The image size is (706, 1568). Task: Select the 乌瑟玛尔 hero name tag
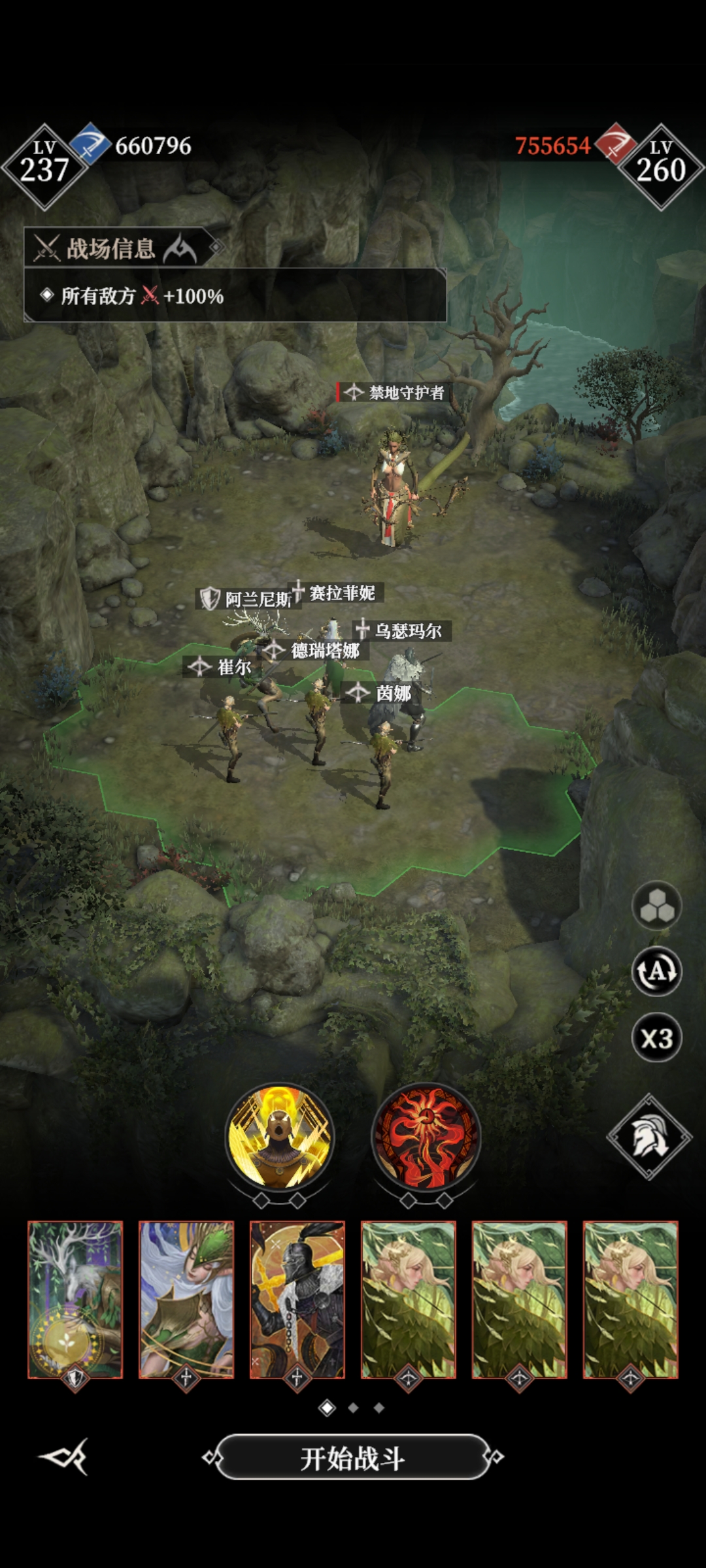[x=401, y=630]
